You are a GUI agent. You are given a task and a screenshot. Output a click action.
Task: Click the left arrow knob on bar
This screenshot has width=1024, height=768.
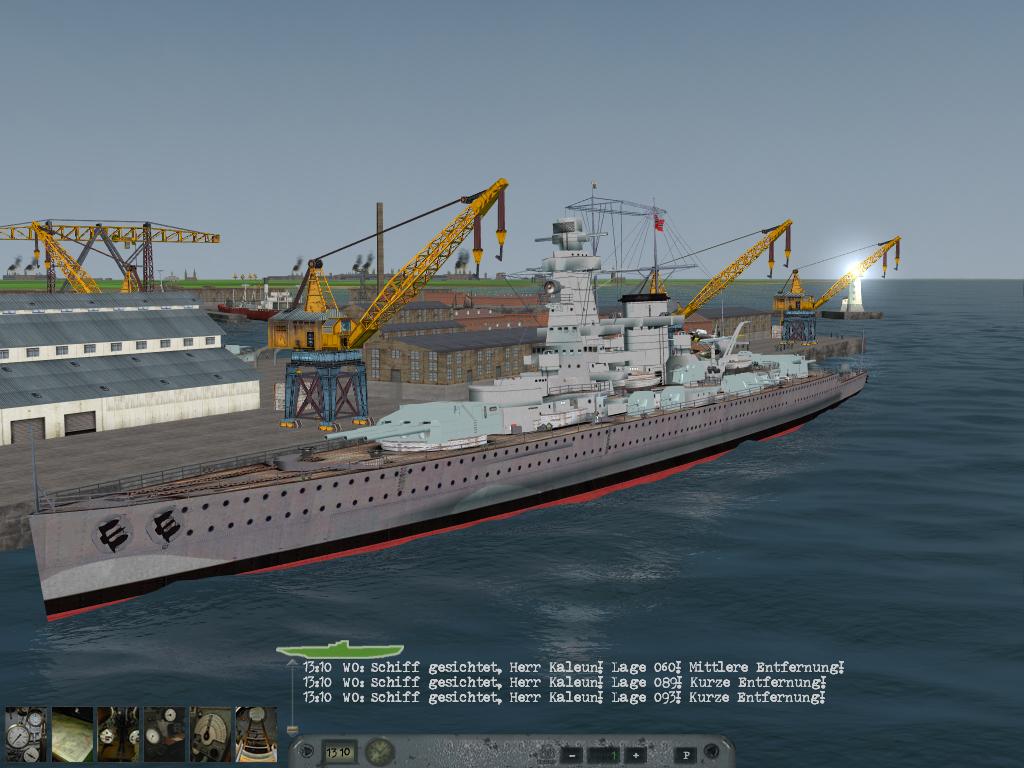tap(305, 752)
